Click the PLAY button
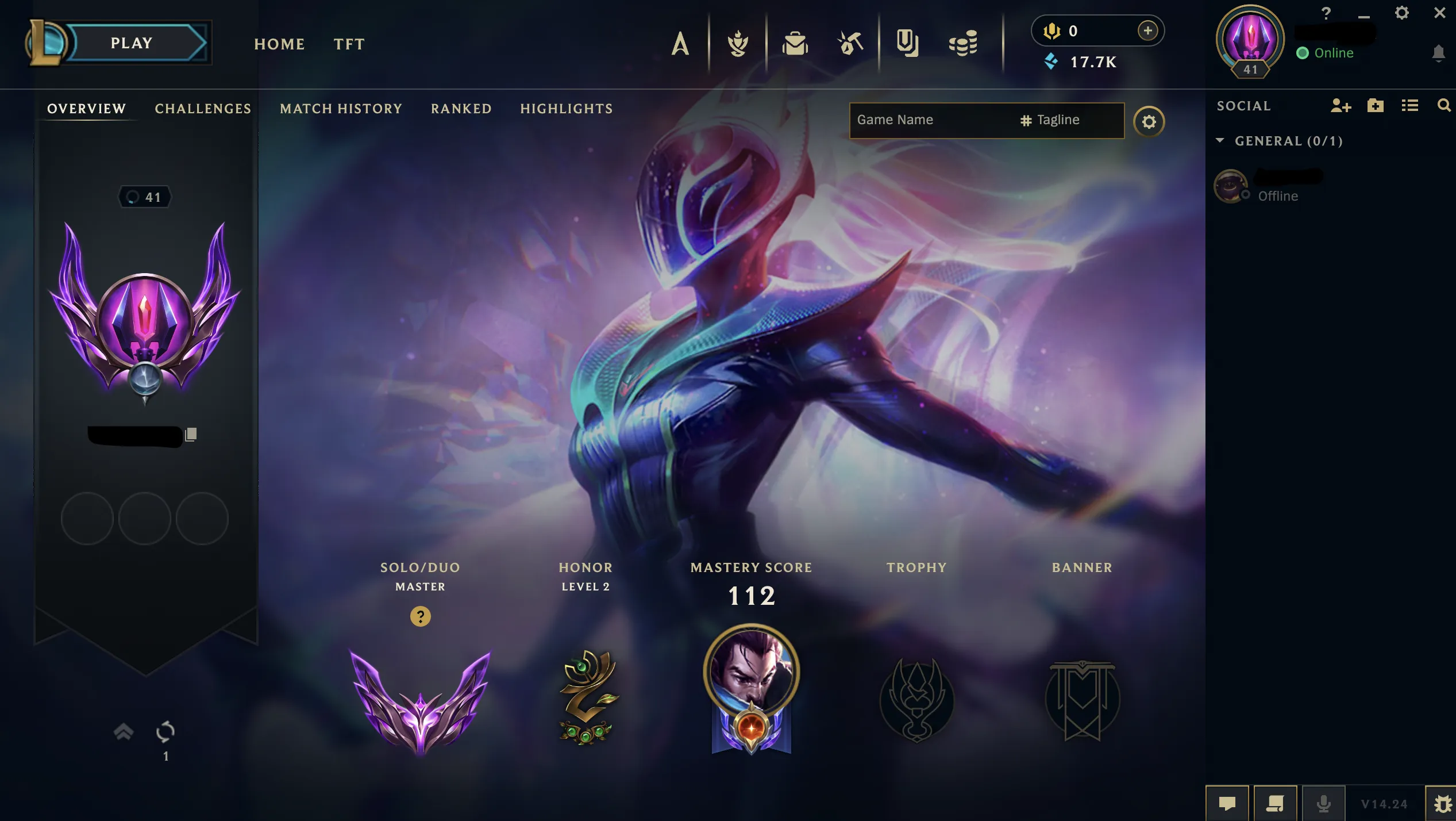This screenshot has width=1456, height=821. 131,42
